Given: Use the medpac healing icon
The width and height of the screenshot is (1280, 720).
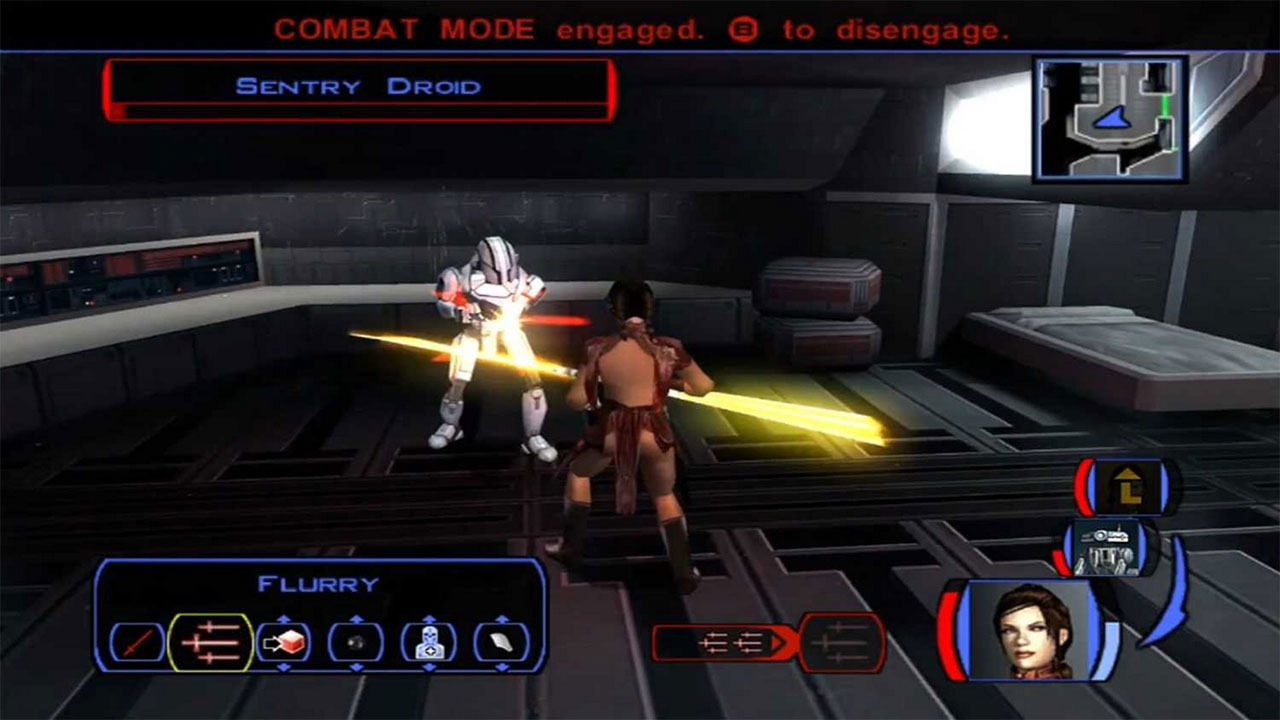Looking at the screenshot, I should pos(429,642).
